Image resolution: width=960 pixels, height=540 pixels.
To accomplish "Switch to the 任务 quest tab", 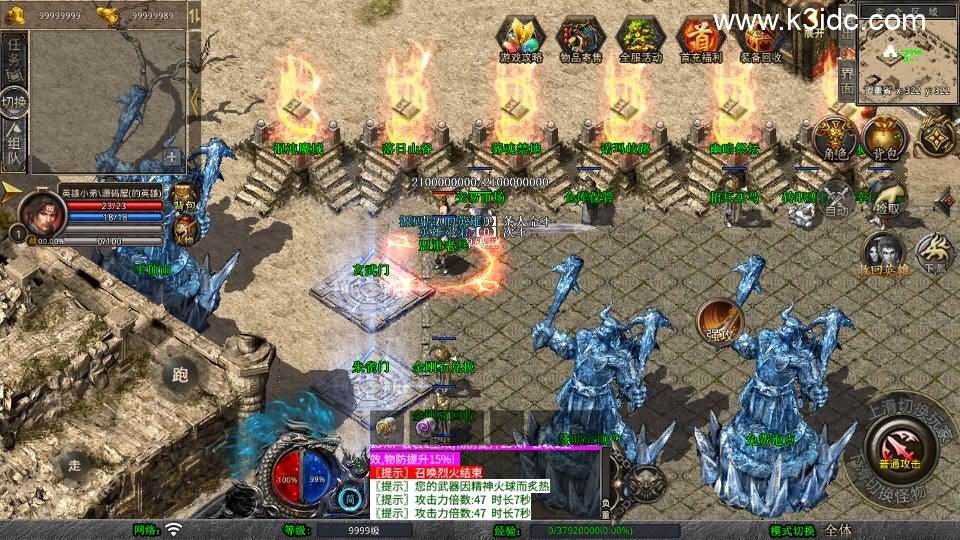I will (14, 56).
